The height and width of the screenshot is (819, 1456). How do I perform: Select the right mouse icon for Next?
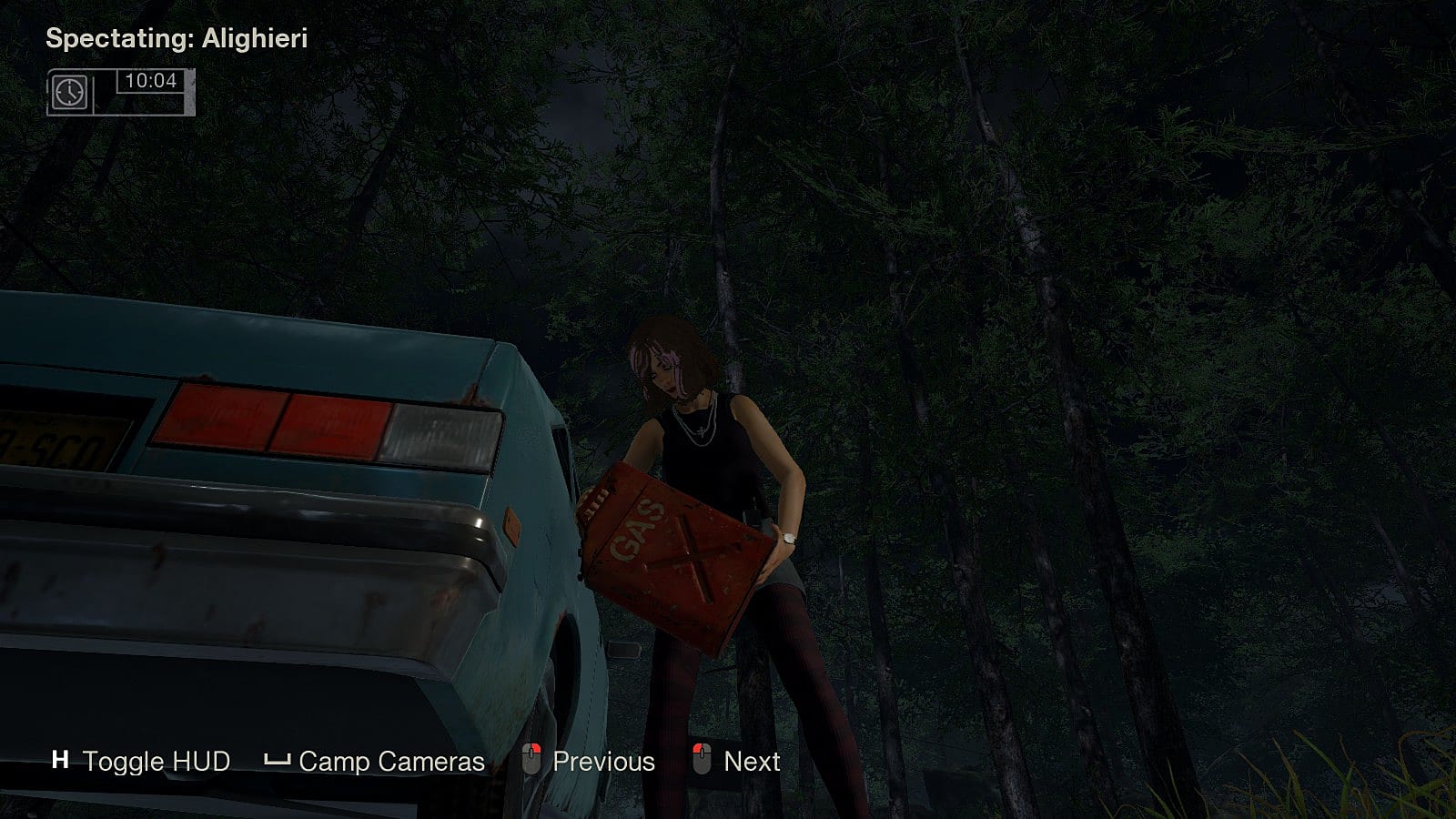click(x=702, y=761)
